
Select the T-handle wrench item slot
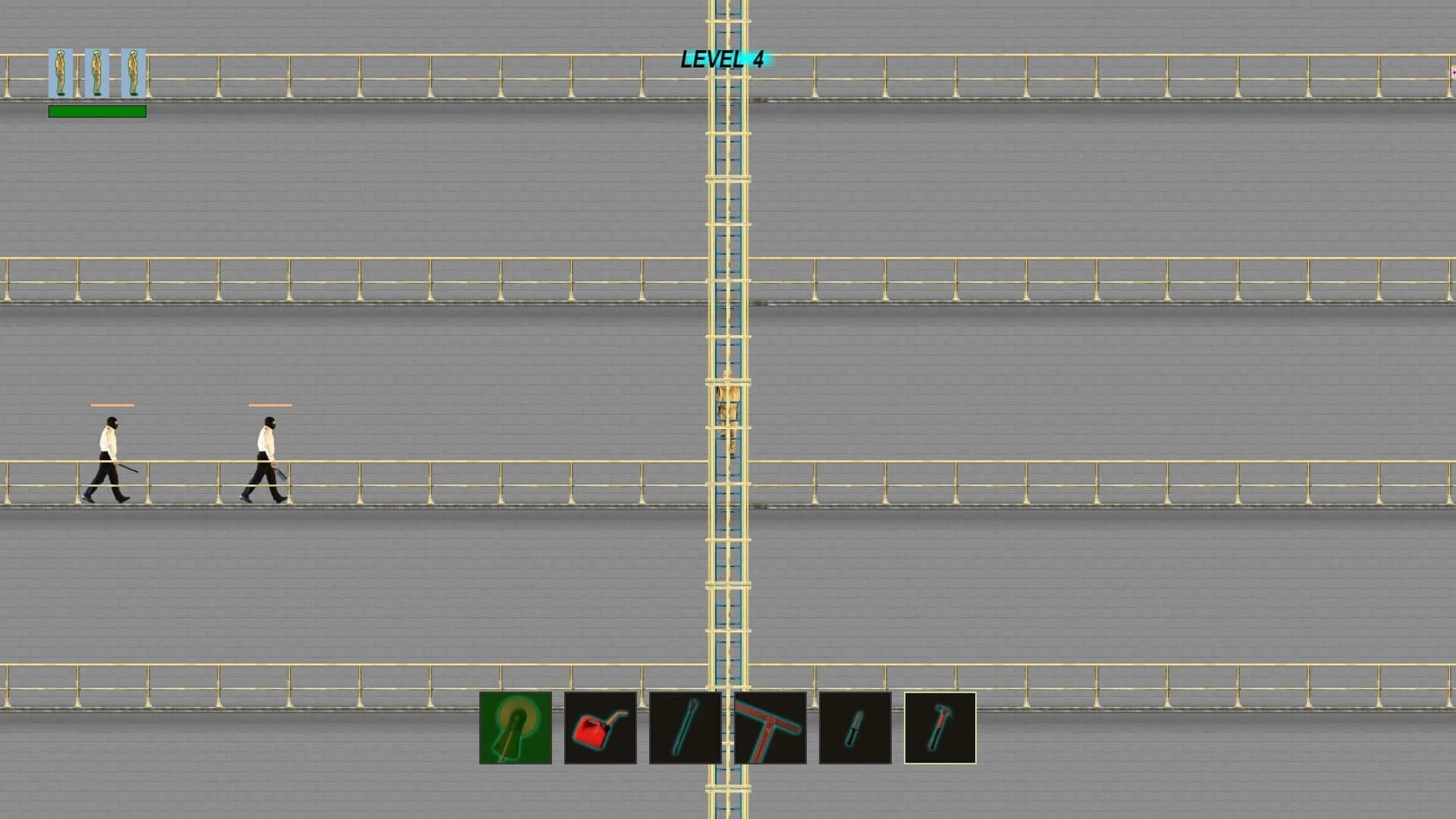coord(770,726)
